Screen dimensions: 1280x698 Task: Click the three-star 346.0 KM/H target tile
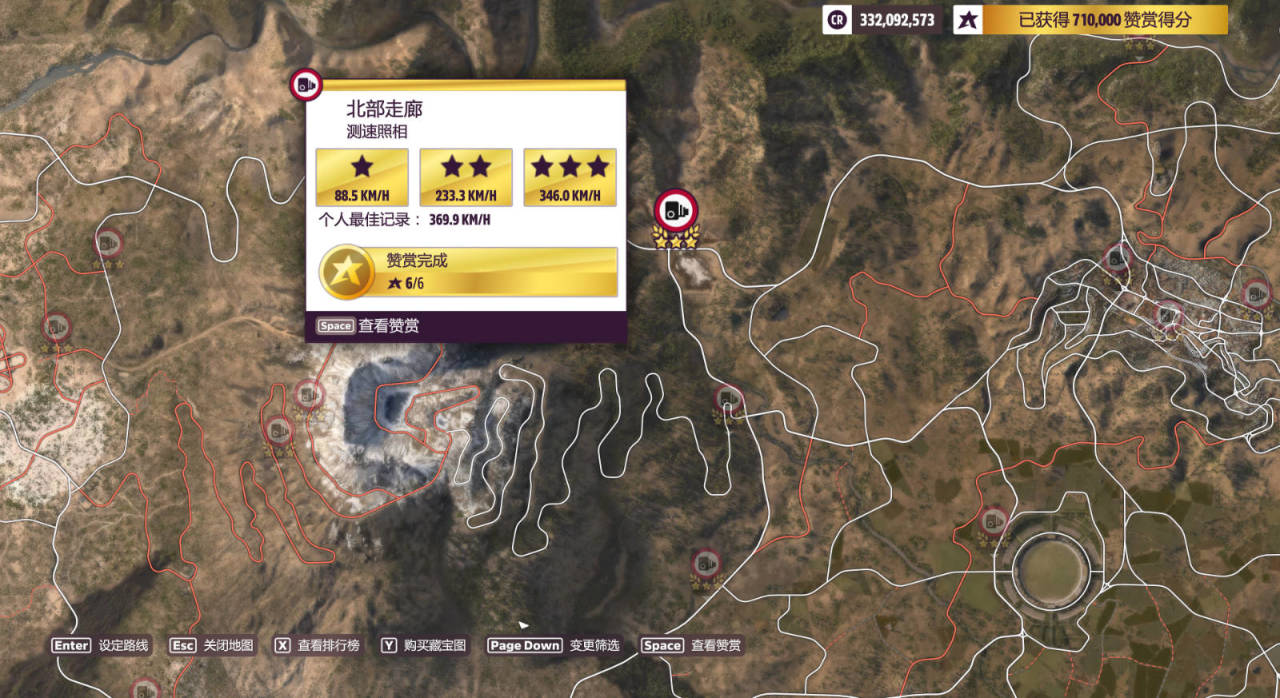[570, 177]
